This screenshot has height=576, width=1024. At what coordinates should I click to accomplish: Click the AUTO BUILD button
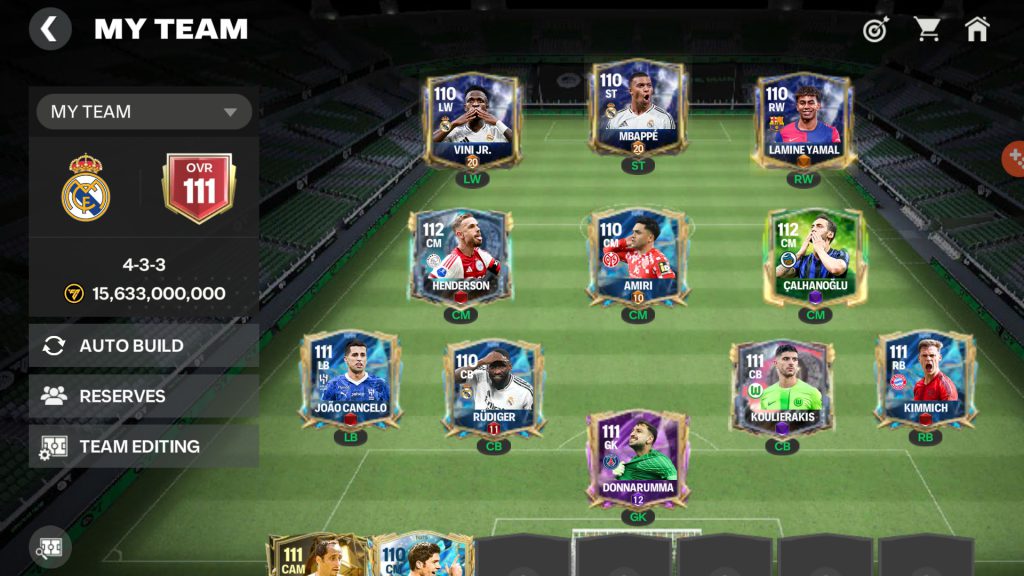(x=144, y=346)
